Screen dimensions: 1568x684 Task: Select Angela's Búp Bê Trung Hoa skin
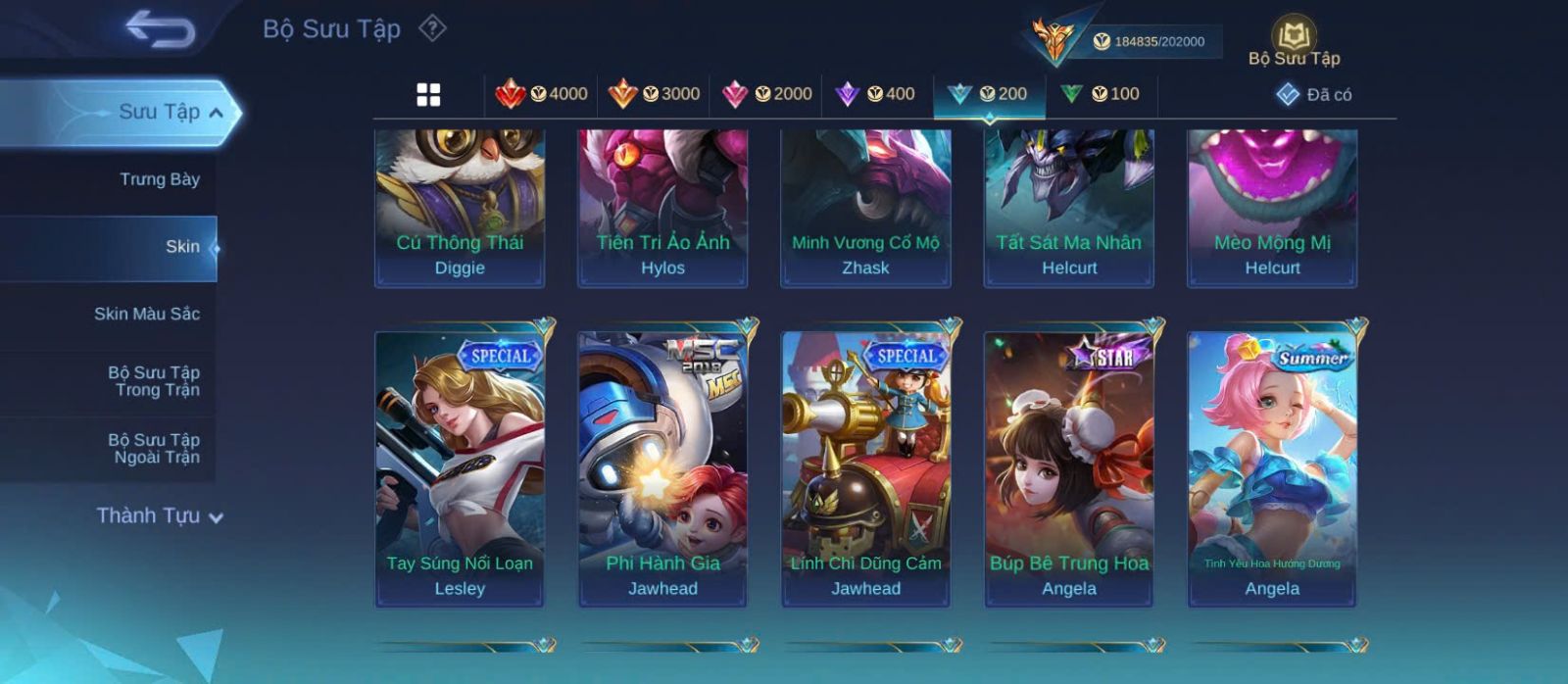(x=1069, y=467)
